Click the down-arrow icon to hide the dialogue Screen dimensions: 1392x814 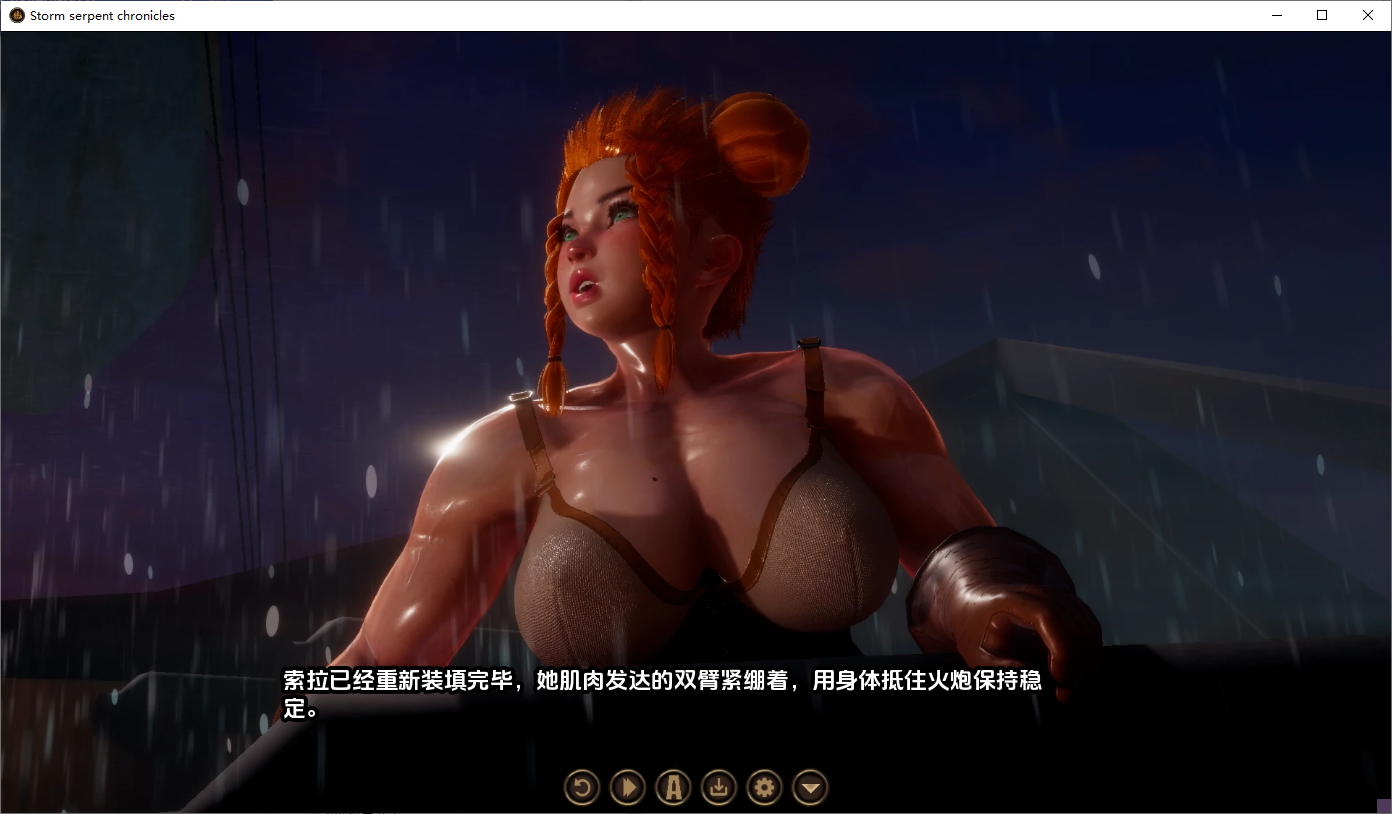(810, 787)
